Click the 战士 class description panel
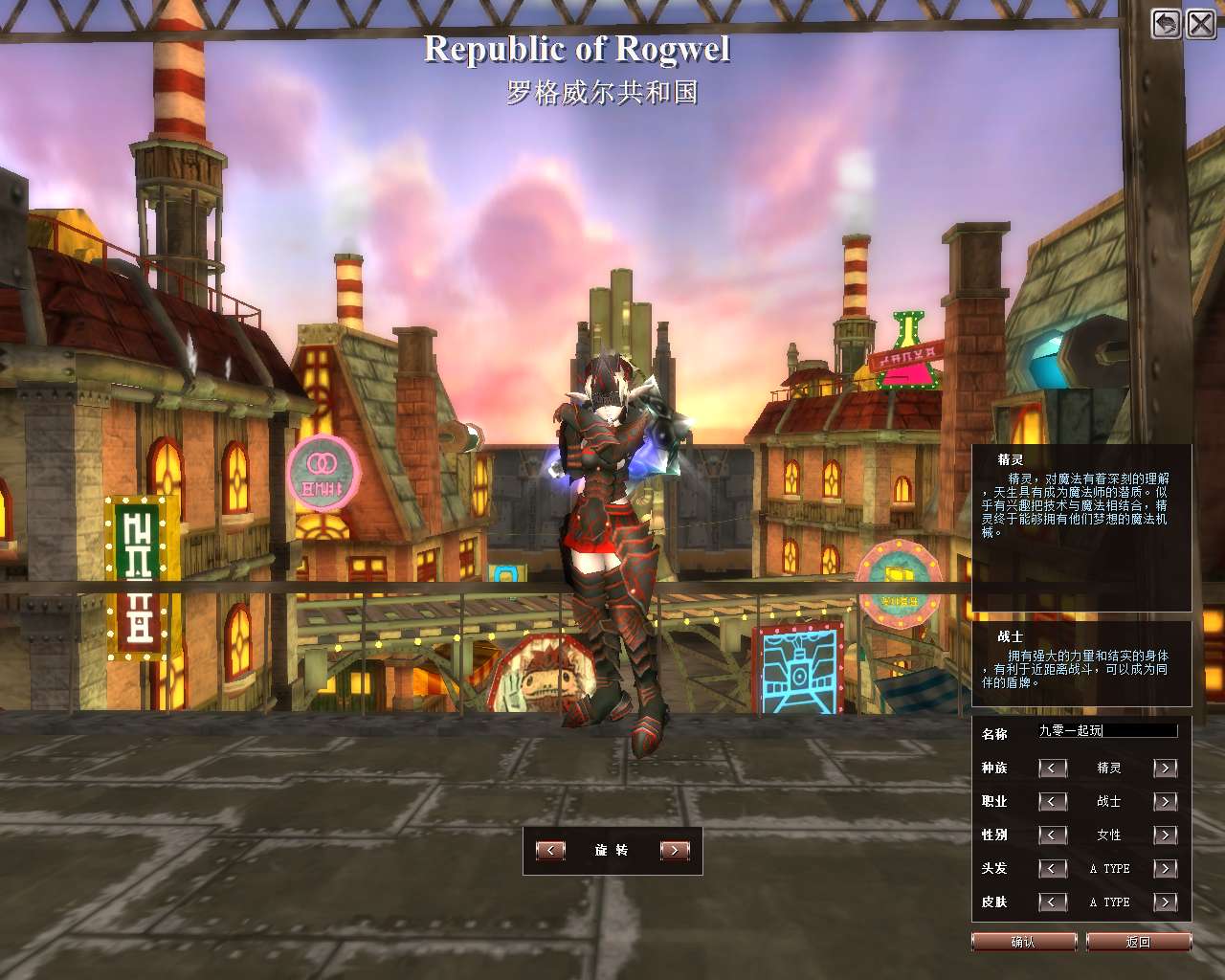Viewport: 1225px width, 980px height. click(x=1080, y=663)
